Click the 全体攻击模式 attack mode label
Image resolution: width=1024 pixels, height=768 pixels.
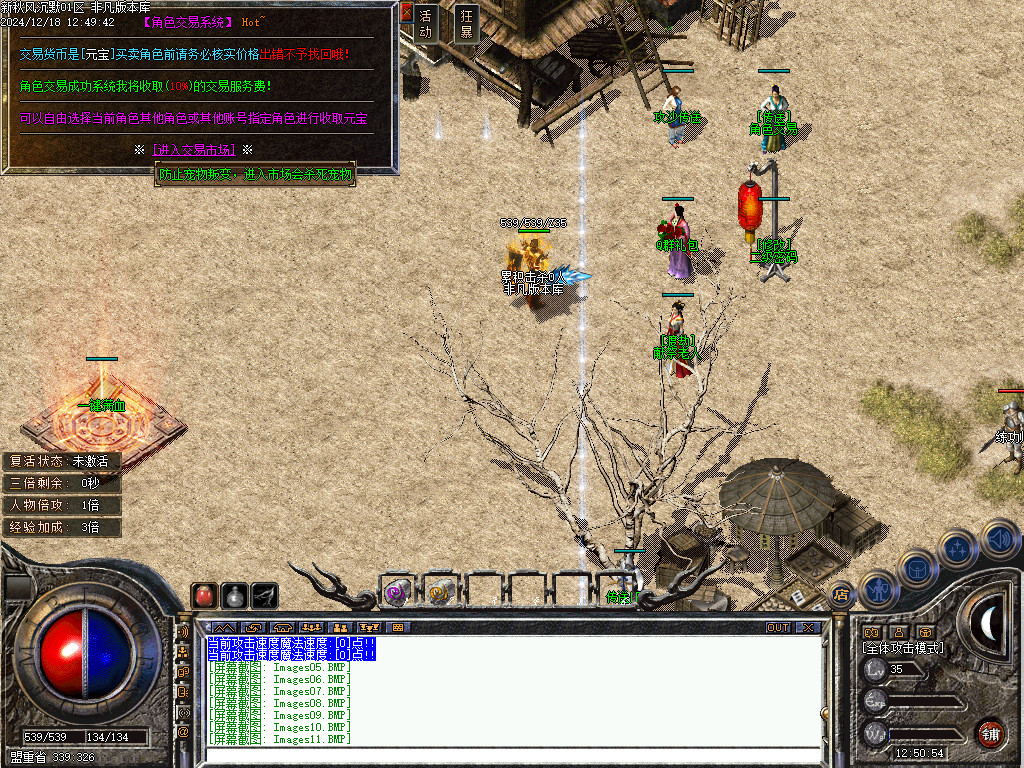tap(903, 648)
